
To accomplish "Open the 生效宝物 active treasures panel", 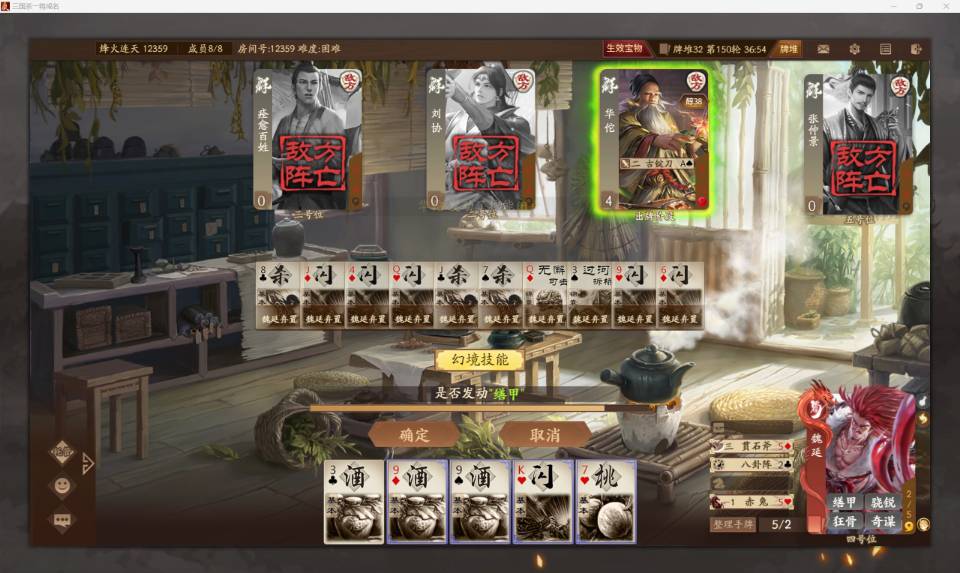I will 628,48.
